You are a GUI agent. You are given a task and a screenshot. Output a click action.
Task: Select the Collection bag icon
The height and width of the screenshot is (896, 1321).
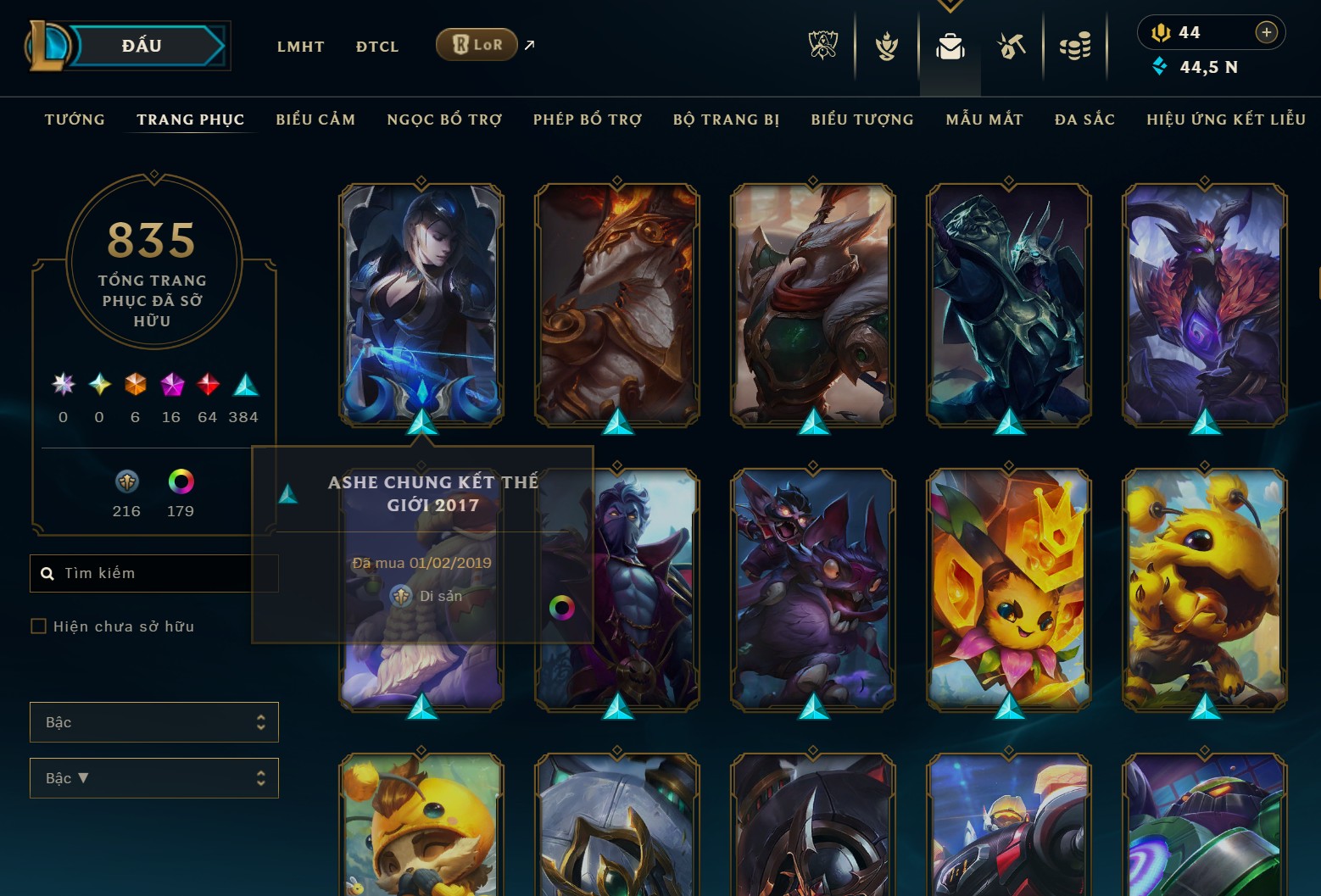coord(950,47)
